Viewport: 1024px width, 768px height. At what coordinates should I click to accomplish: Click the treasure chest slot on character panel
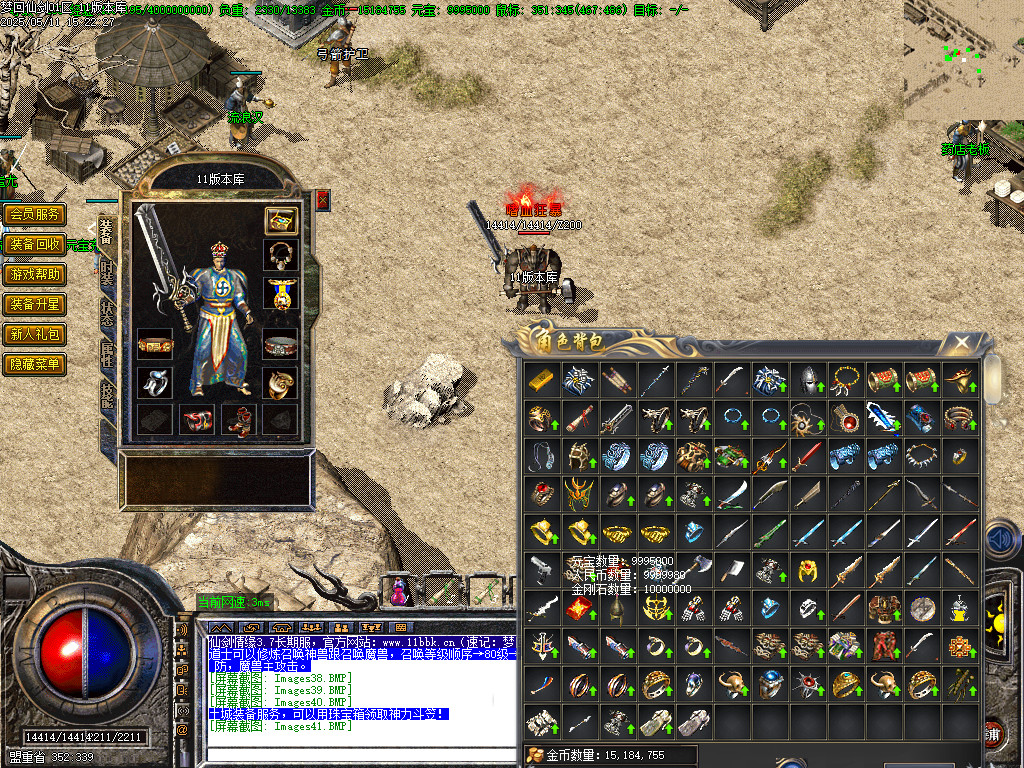tap(281, 220)
